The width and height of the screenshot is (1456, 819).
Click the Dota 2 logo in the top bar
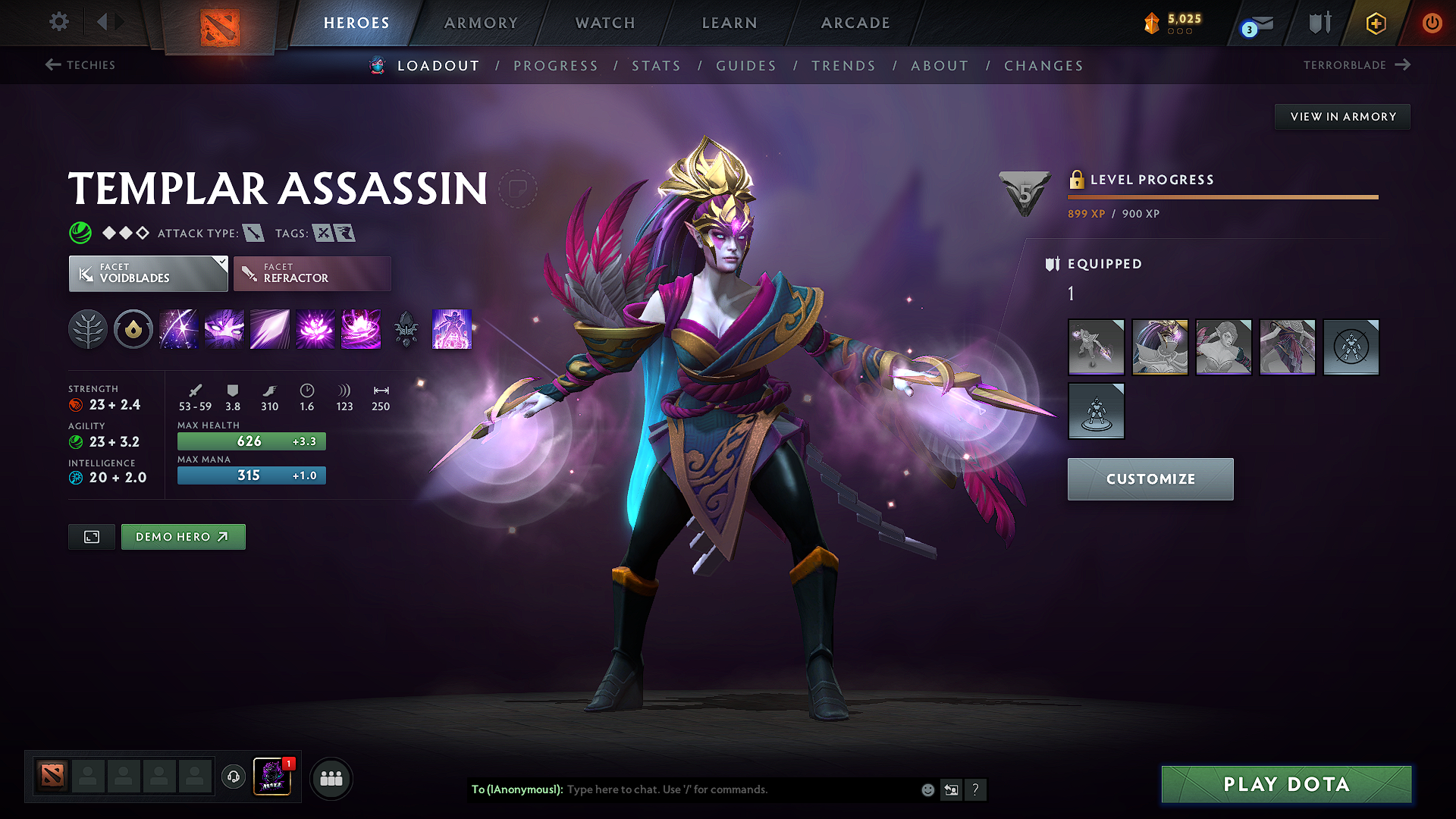218,23
